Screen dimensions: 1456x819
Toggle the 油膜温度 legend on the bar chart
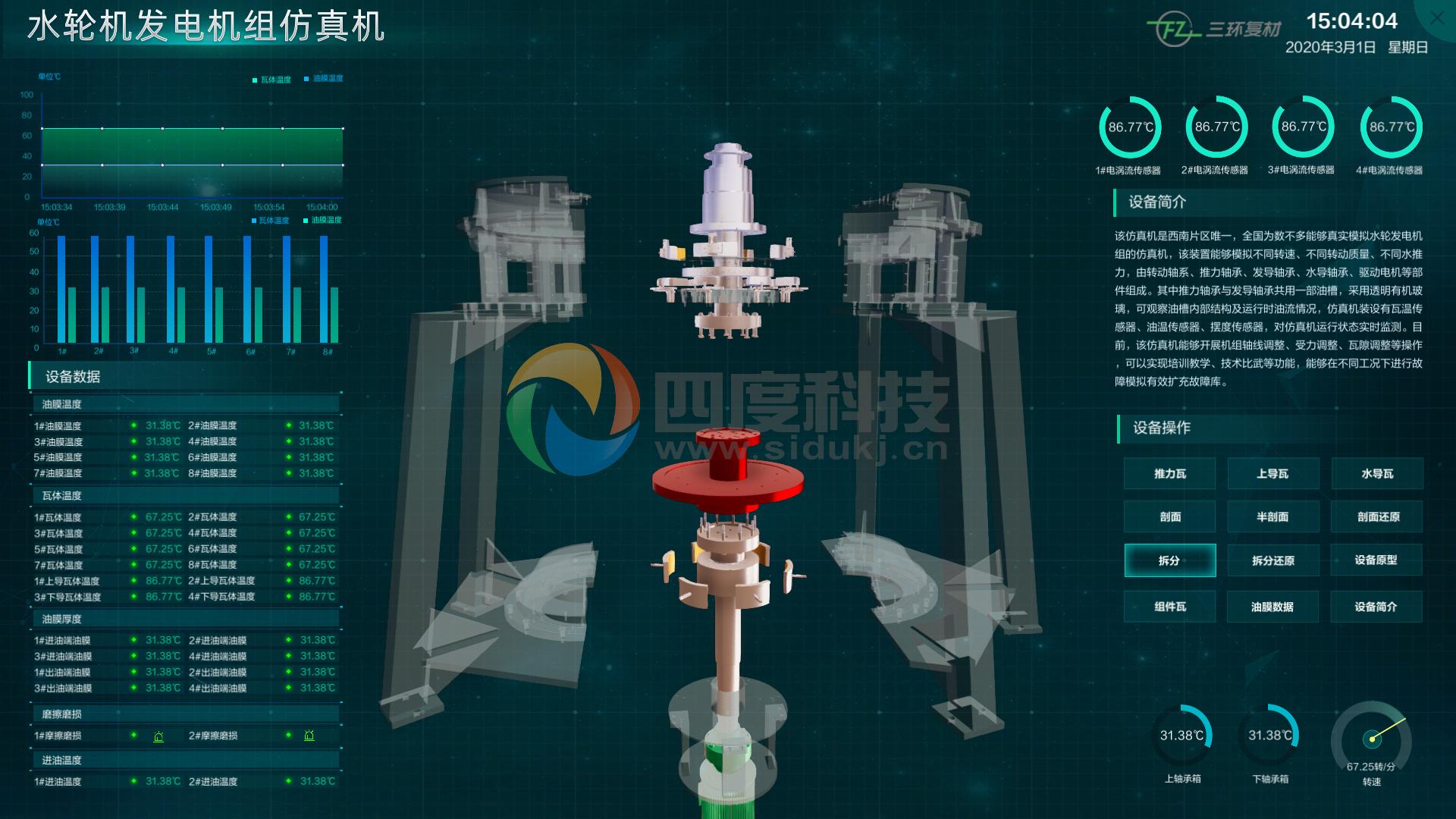pyautogui.click(x=324, y=218)
